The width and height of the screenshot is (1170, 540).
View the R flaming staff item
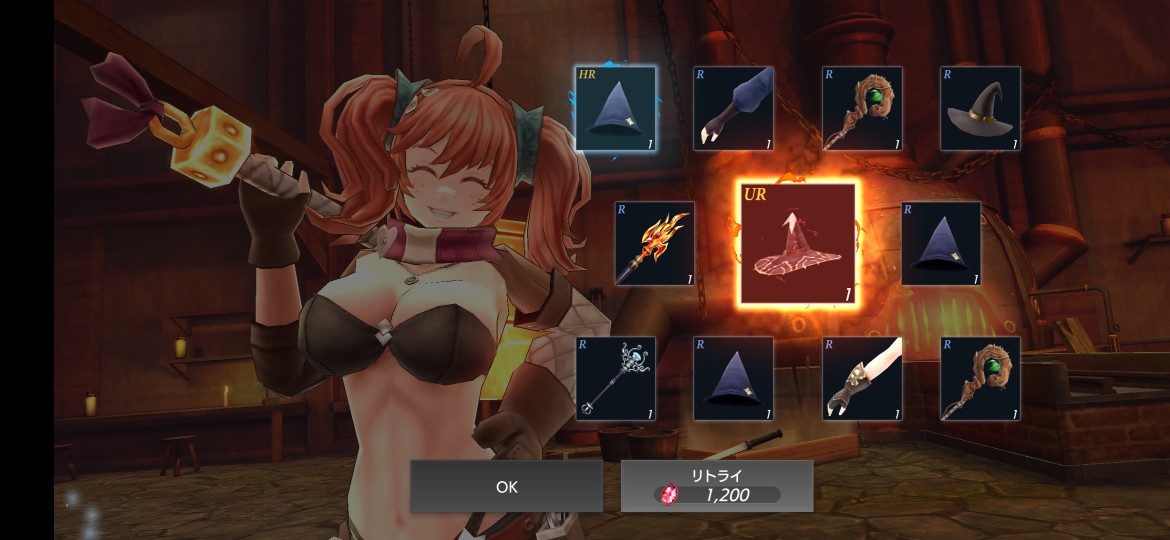click(x=655, y=244)
